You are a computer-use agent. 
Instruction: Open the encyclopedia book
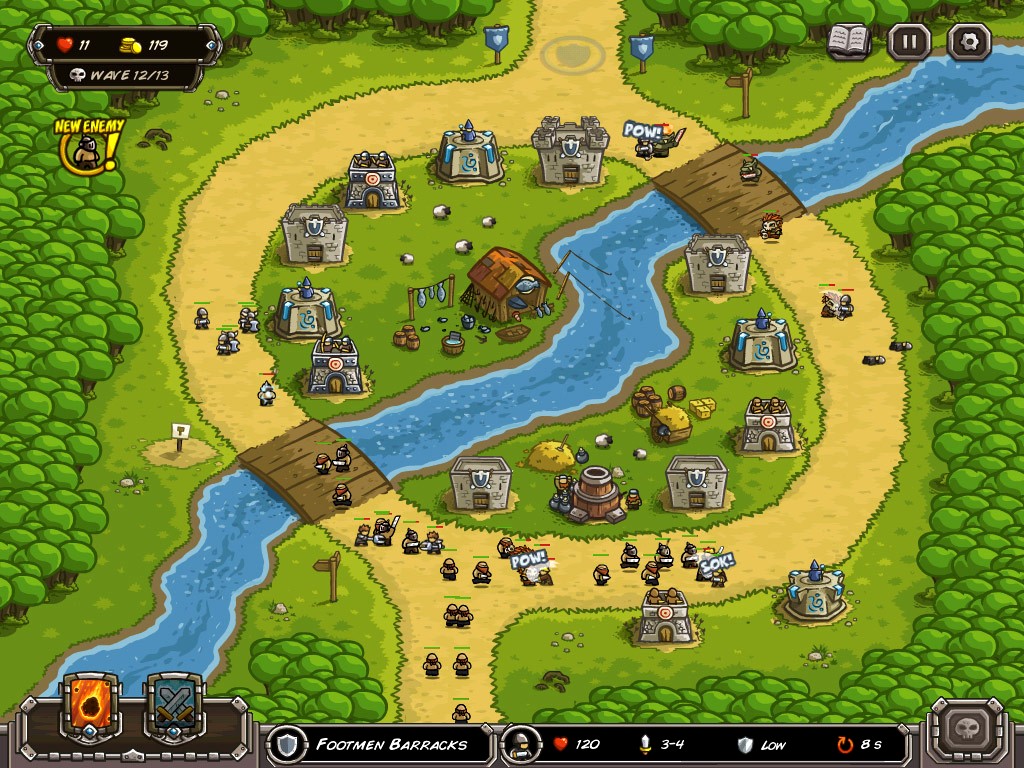click(849, 42)
